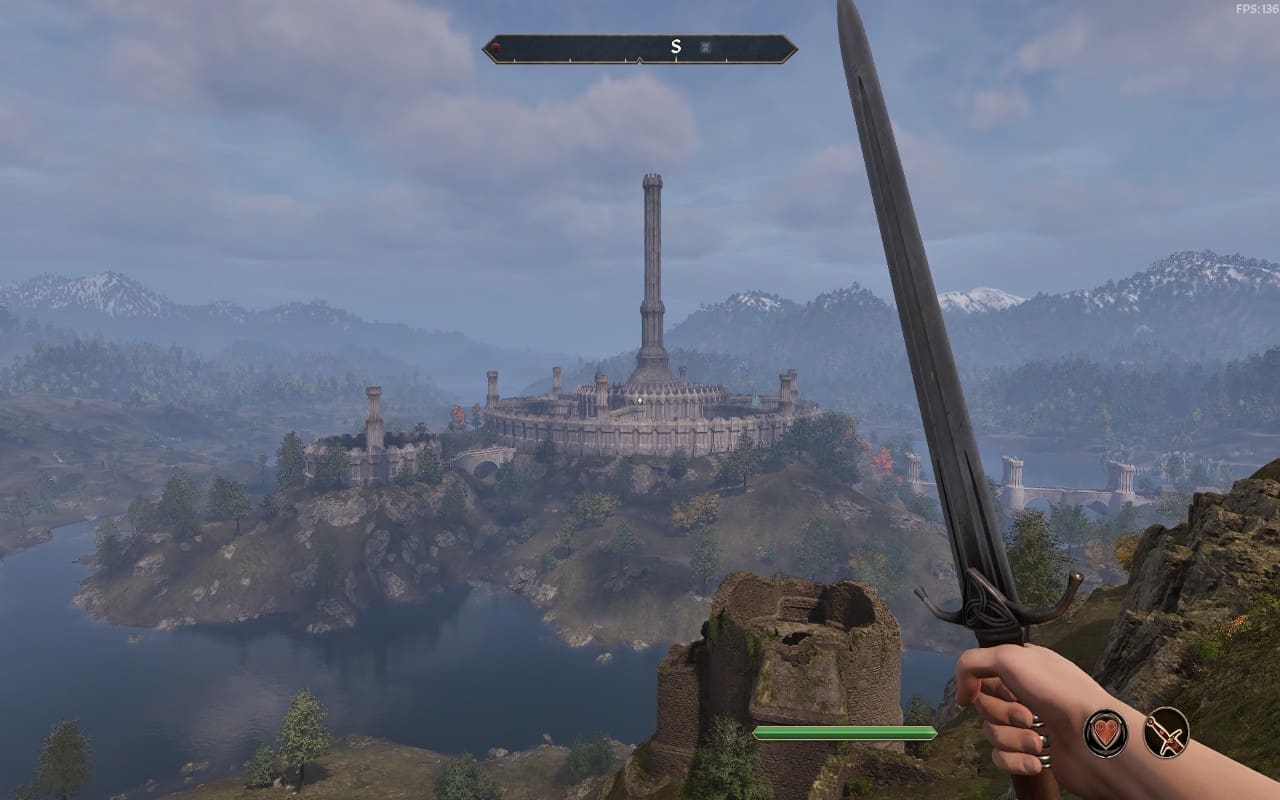1280x800 pixels.
Task: Select the grey location marker beside S
Action: click(x=704, y=47)
